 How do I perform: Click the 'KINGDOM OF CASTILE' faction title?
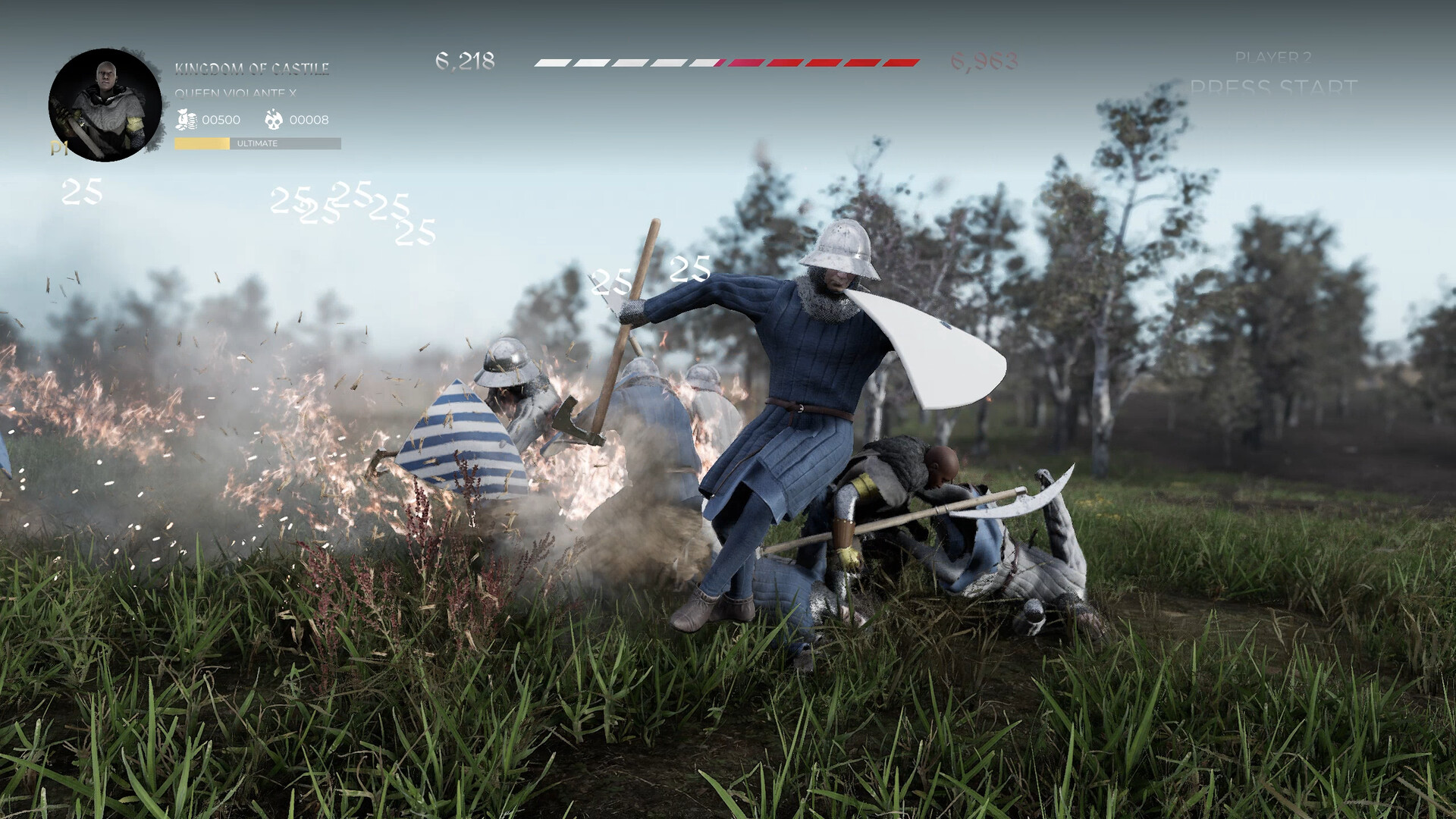click(x=253, y=68)
